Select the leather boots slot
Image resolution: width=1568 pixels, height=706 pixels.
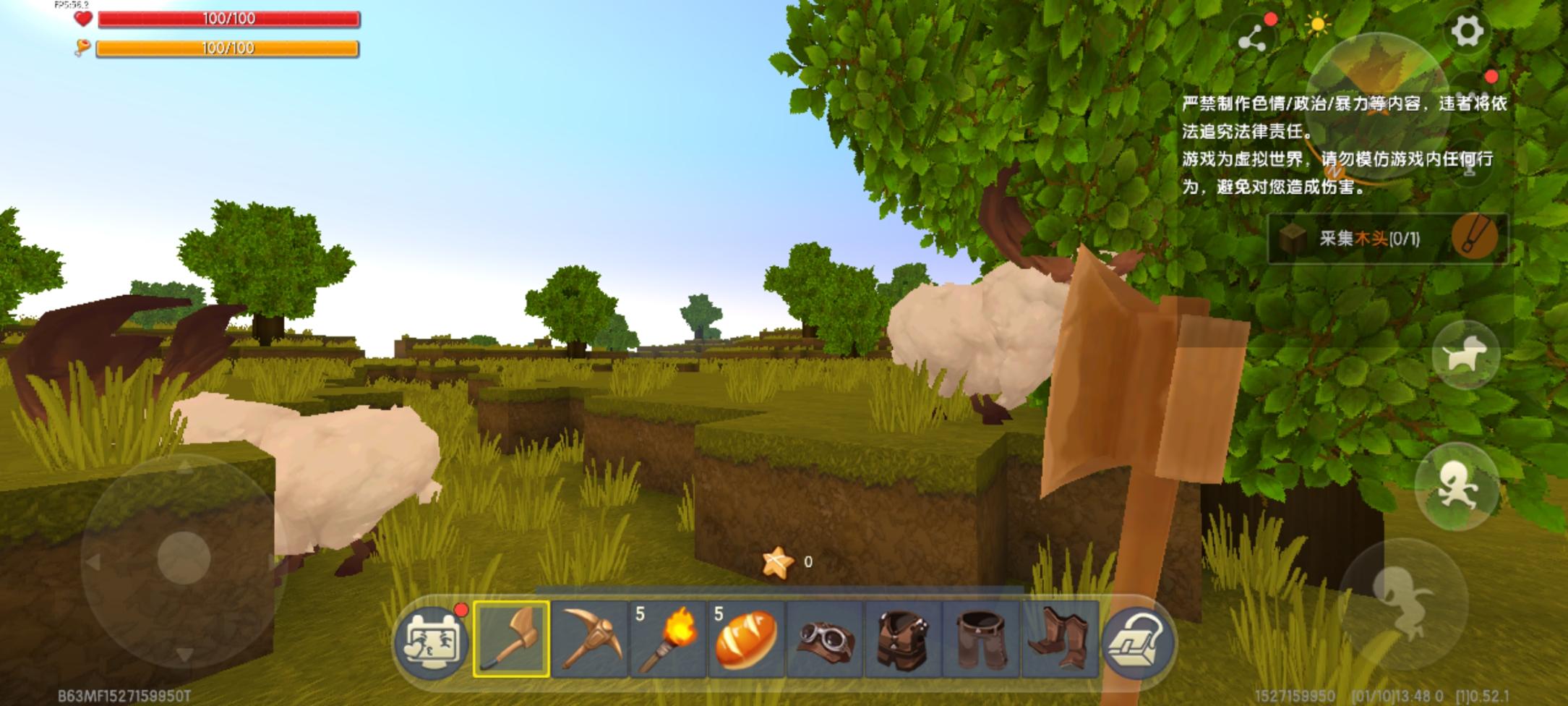[1059, 639]
